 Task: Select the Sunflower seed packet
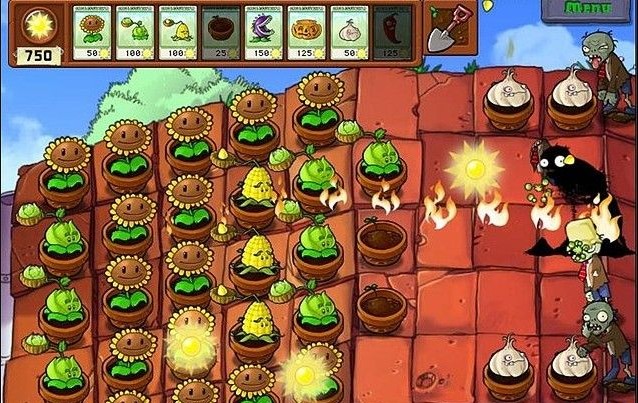(94, 34)
